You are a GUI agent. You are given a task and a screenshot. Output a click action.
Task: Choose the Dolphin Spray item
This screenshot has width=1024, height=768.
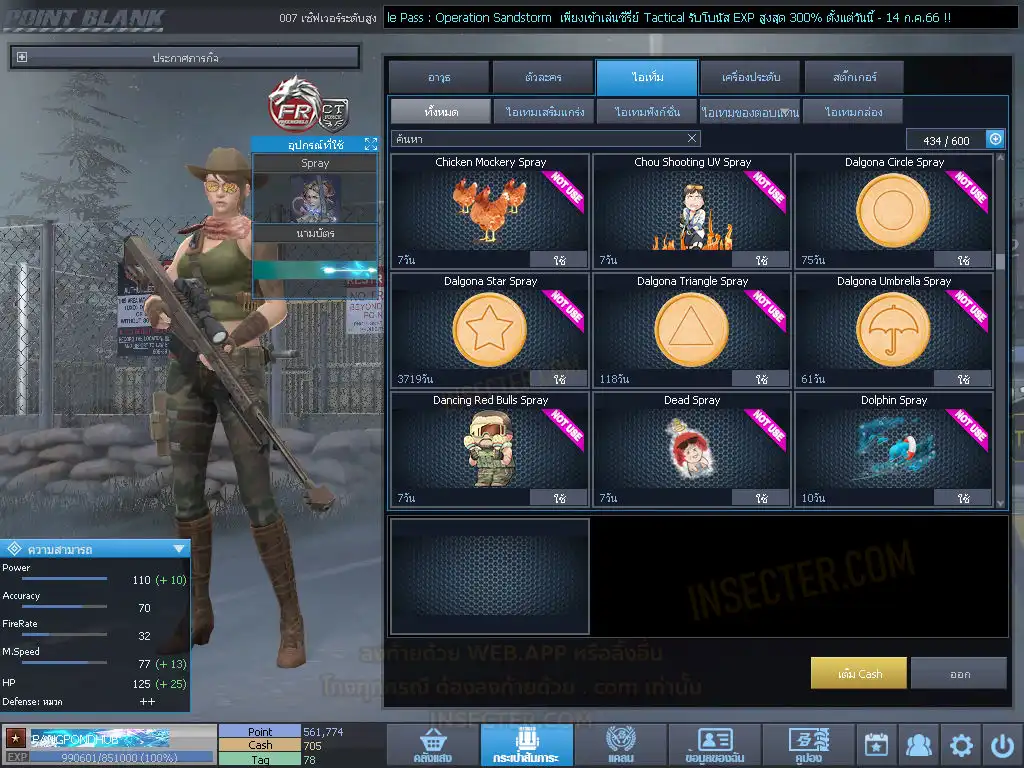pos(893,448)
